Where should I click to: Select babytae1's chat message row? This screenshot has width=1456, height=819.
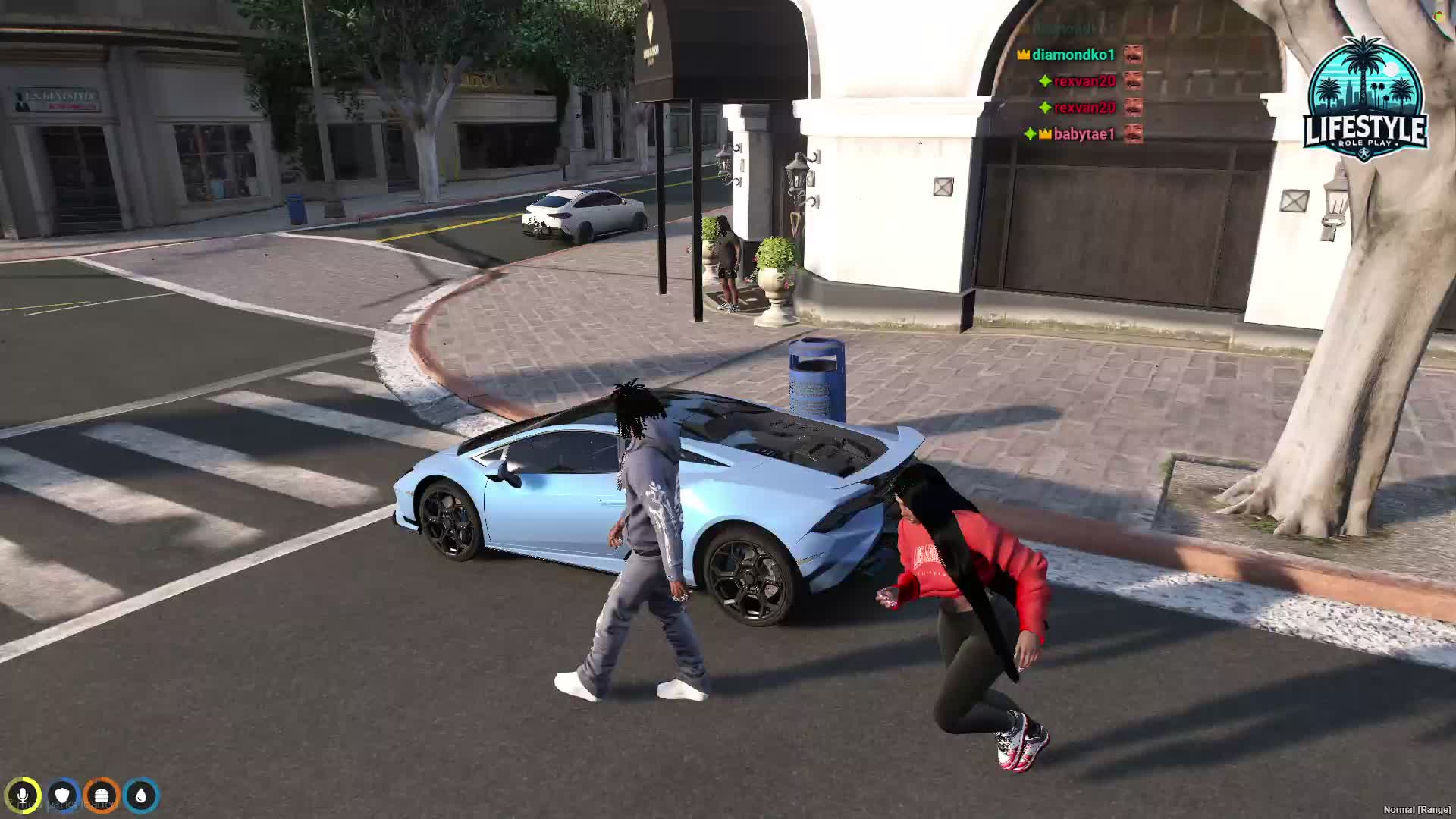[x=1084, y=134]
